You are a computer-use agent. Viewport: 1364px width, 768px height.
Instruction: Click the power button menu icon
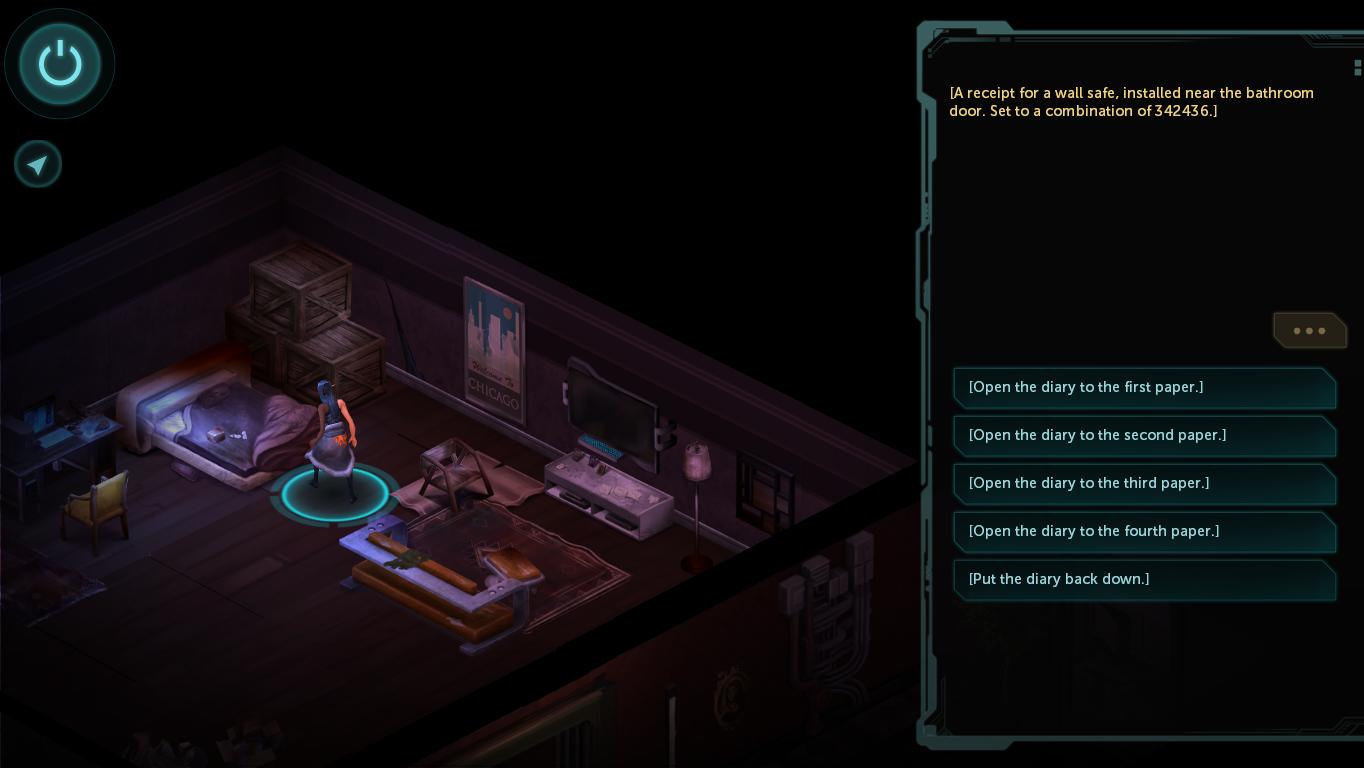[x=60, y=64]
